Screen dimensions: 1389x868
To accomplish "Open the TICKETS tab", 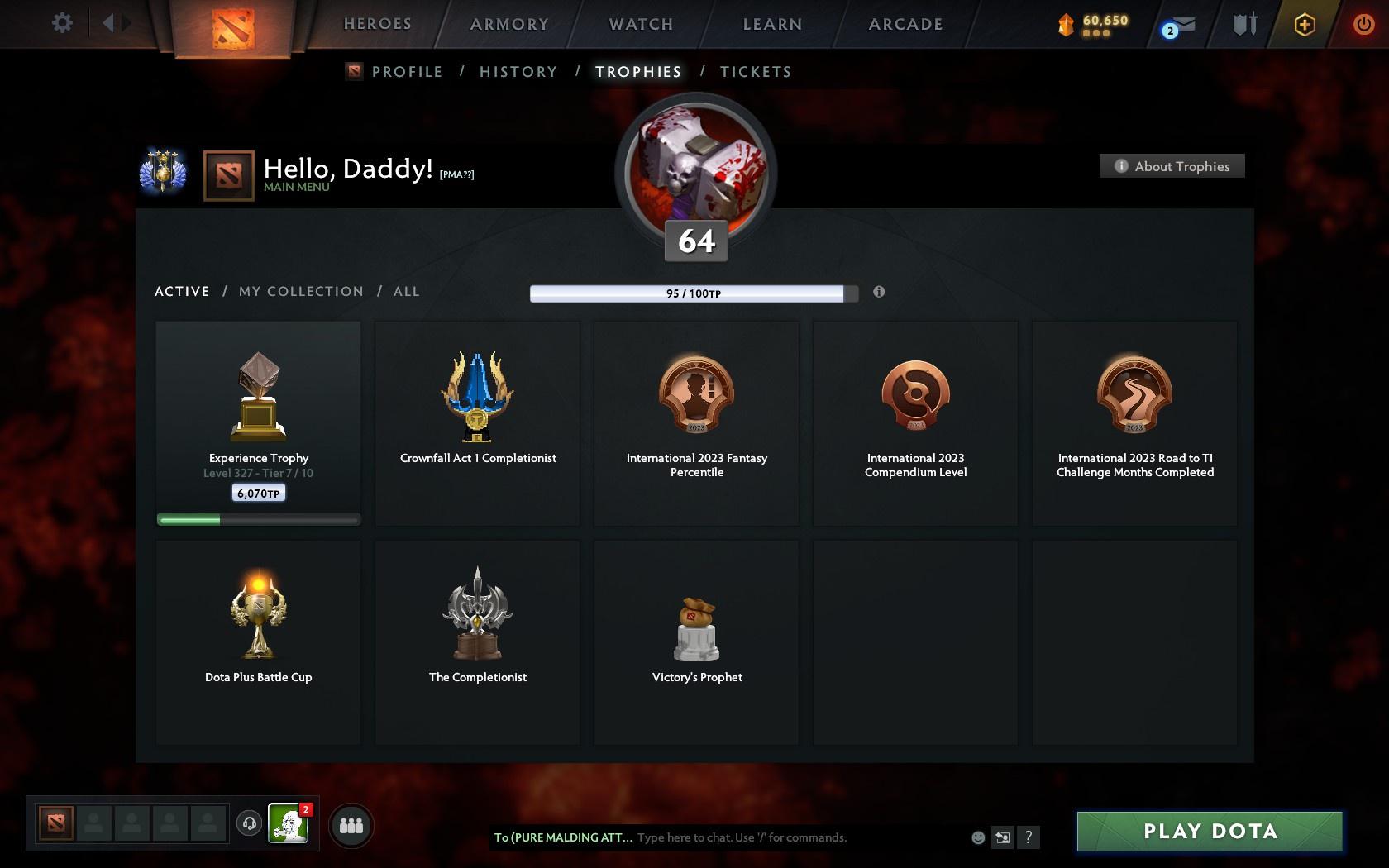I will [755, 72].
